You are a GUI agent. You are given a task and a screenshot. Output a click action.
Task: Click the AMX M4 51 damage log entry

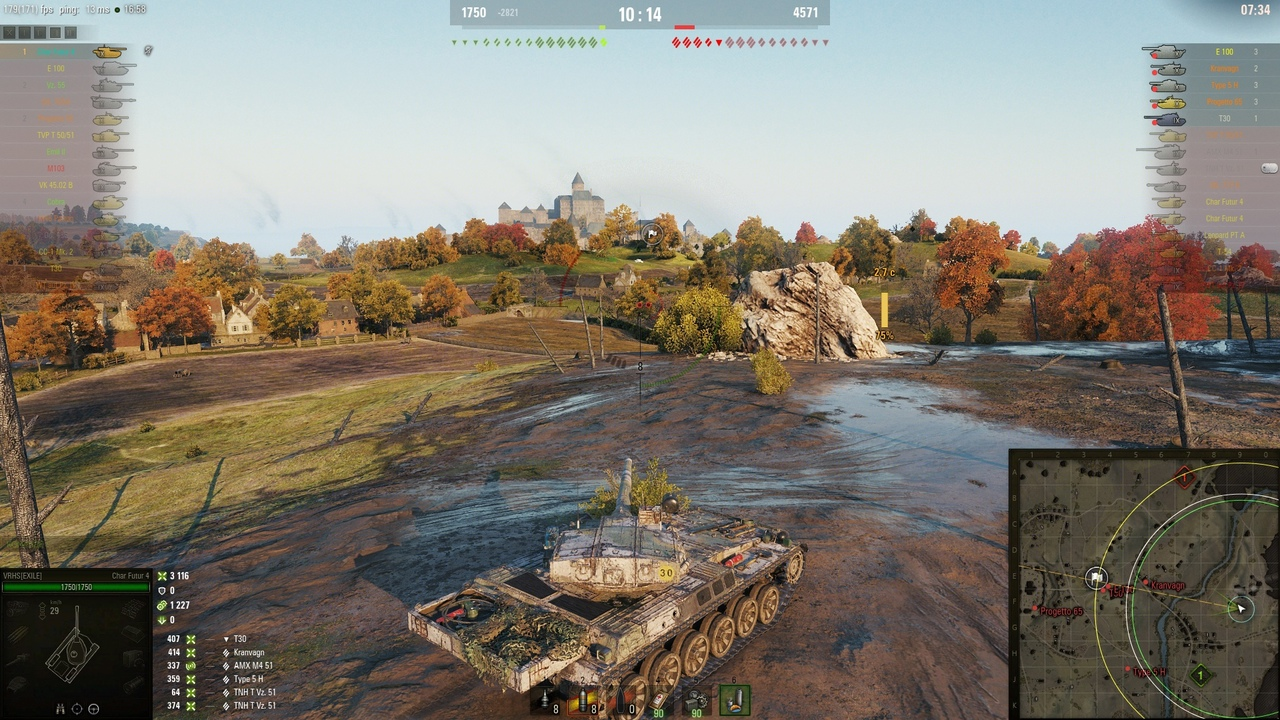tap(252, 666)
